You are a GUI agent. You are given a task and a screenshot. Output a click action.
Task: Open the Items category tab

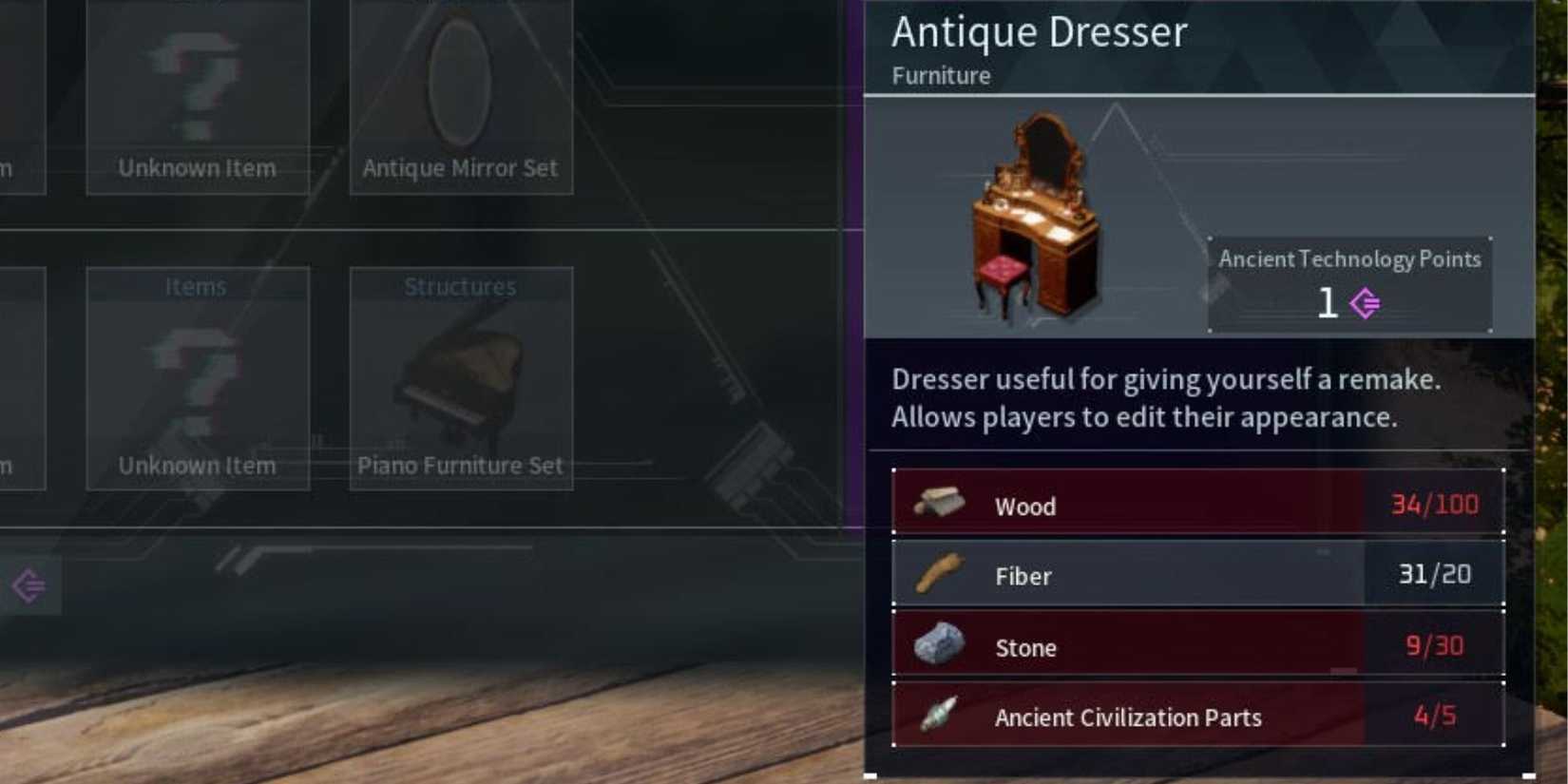tap(197, 286)
